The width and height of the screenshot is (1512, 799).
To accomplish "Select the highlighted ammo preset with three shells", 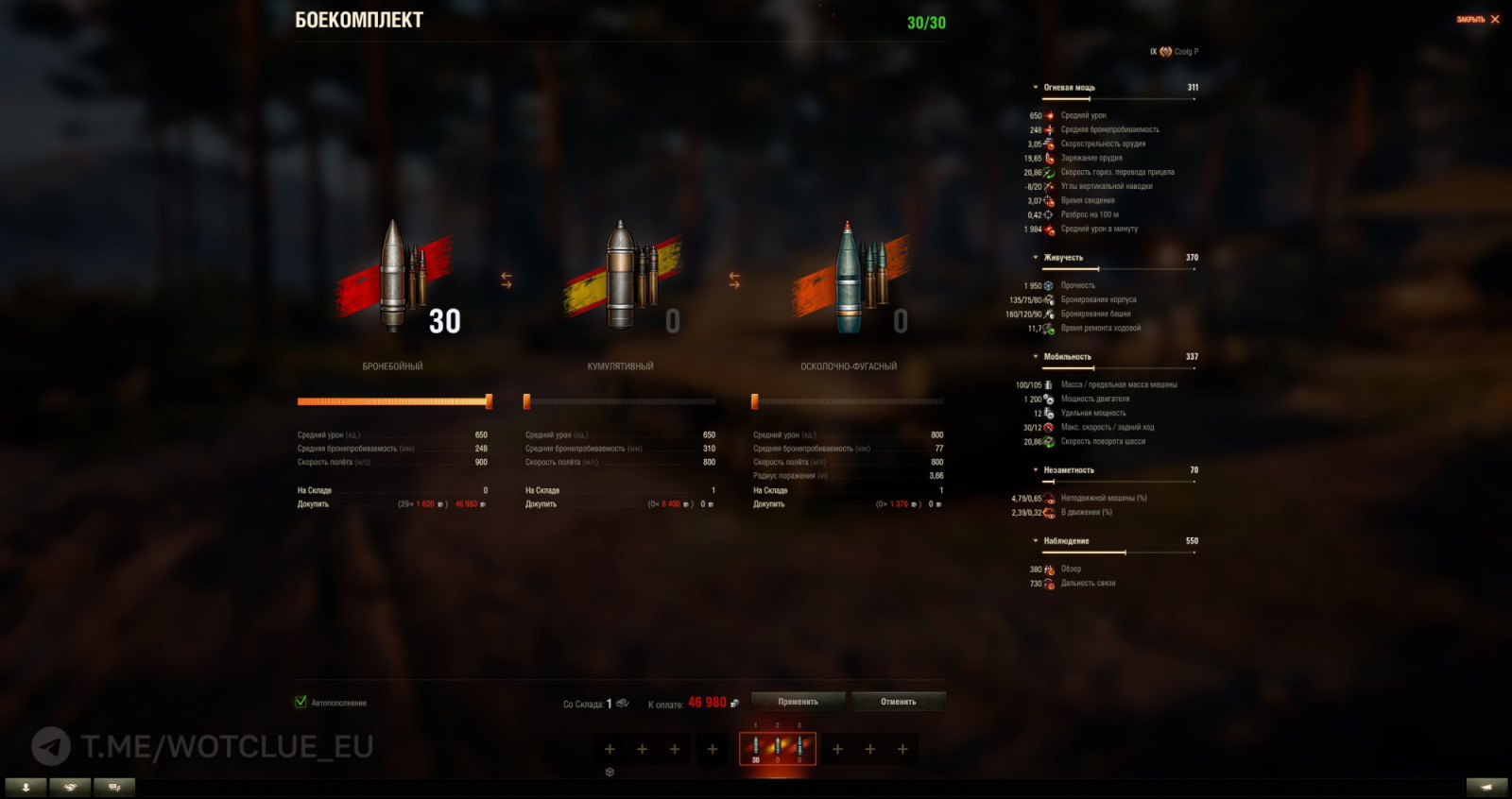I will point(777,747).
